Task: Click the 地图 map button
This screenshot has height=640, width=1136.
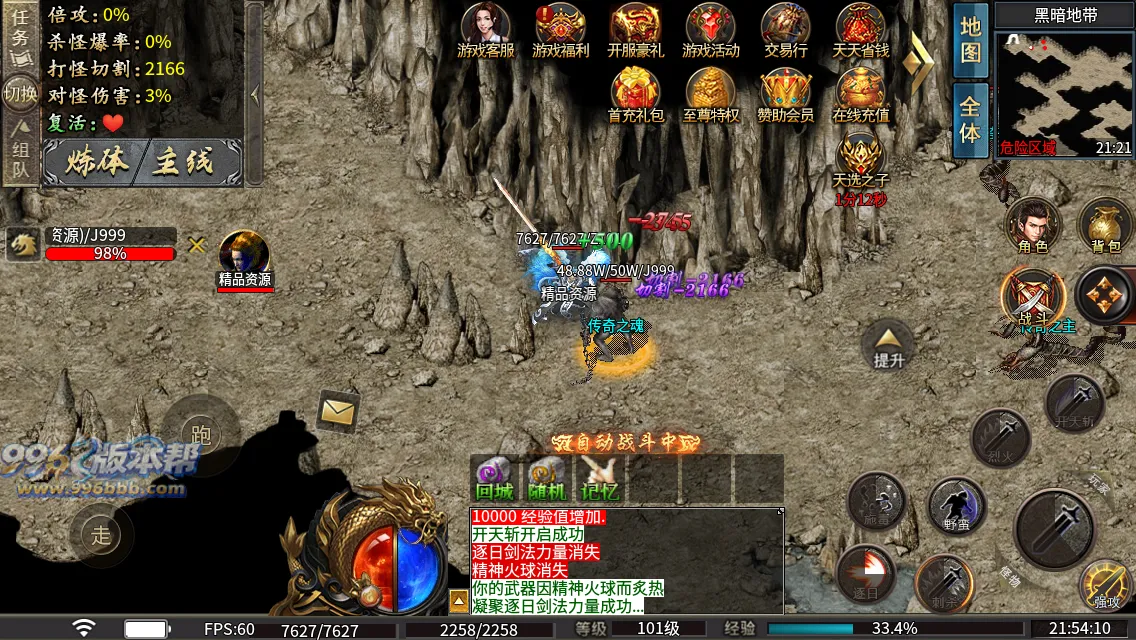Action: [x=970, y=40]
